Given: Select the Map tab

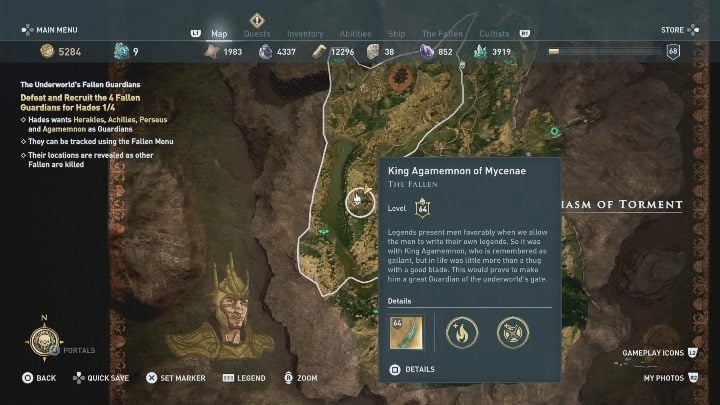Looking at the screenshot, I should (x=220, y=34).
